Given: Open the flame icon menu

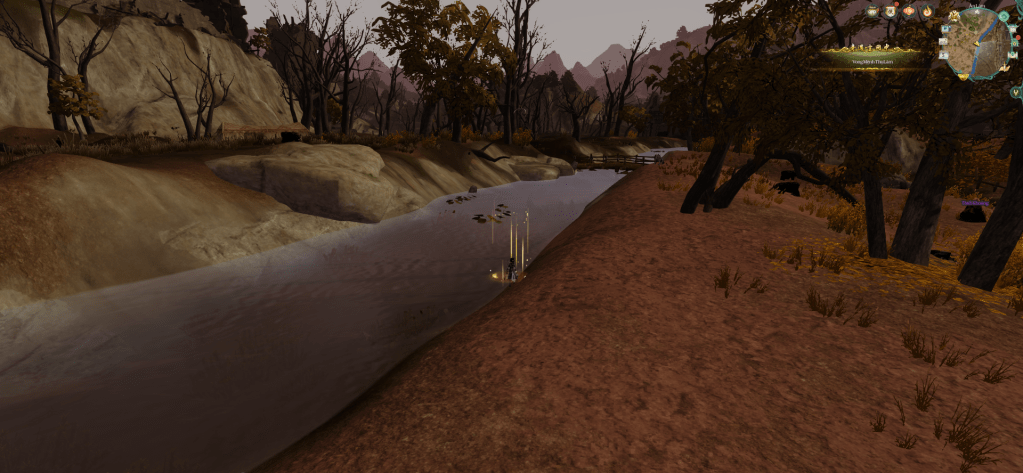Looking at the screenshot, I should click(927, 11).
